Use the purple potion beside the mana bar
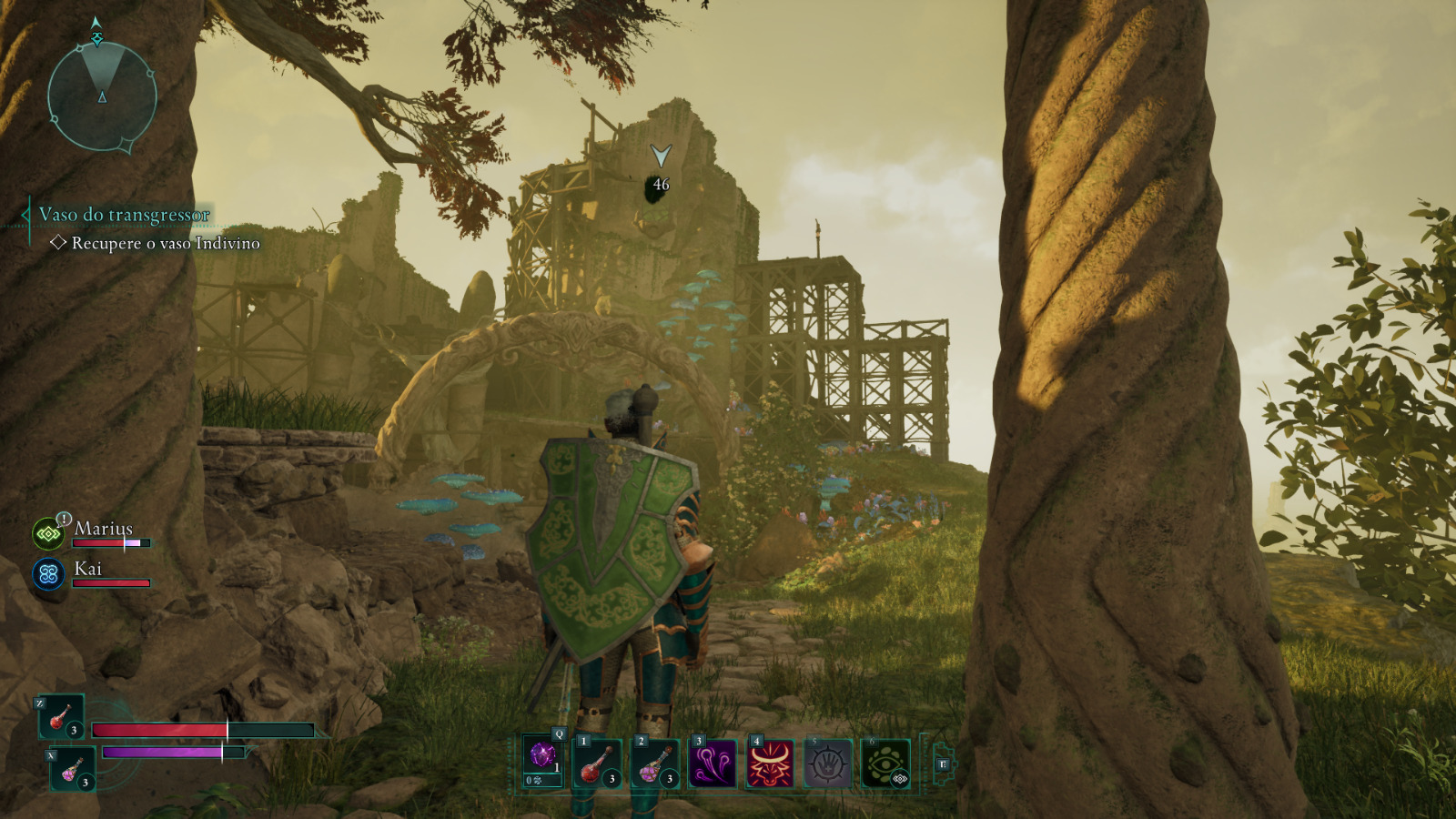Viewport: 1456px width, 819px height. coord(72,770)
